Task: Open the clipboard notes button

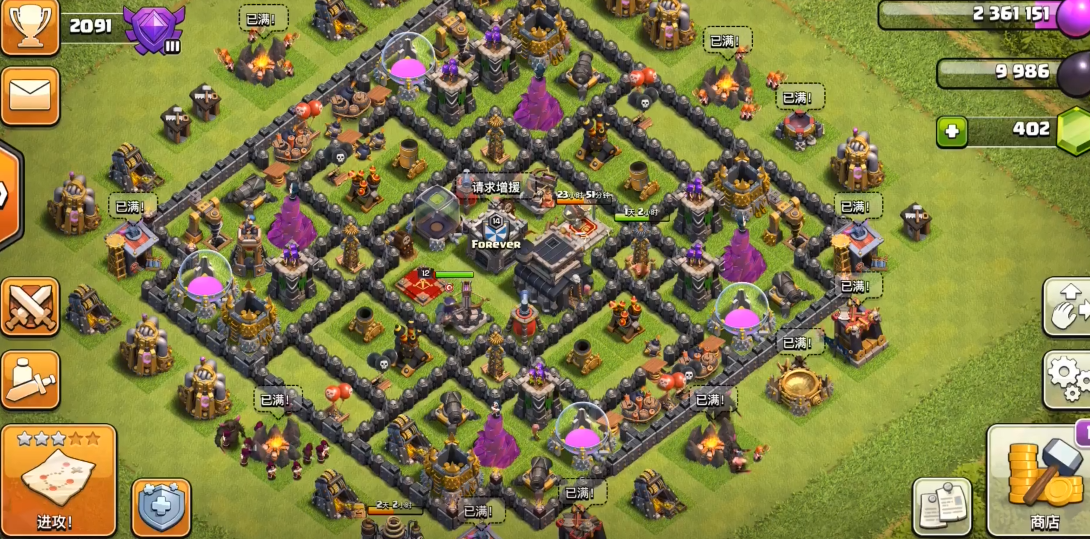Action: tap(941, 506)
